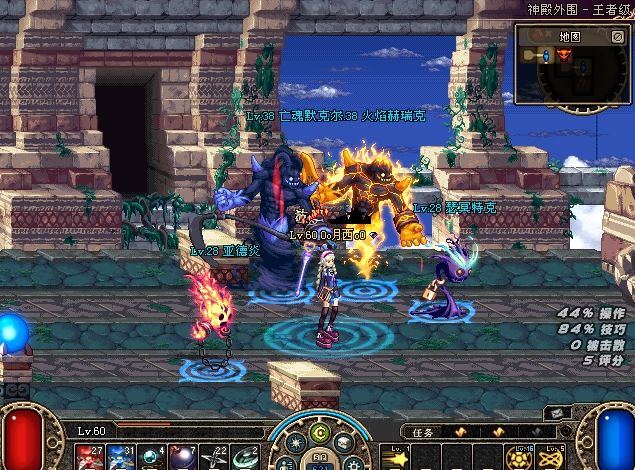Open the 任务 quest tracker

point(428,432)
